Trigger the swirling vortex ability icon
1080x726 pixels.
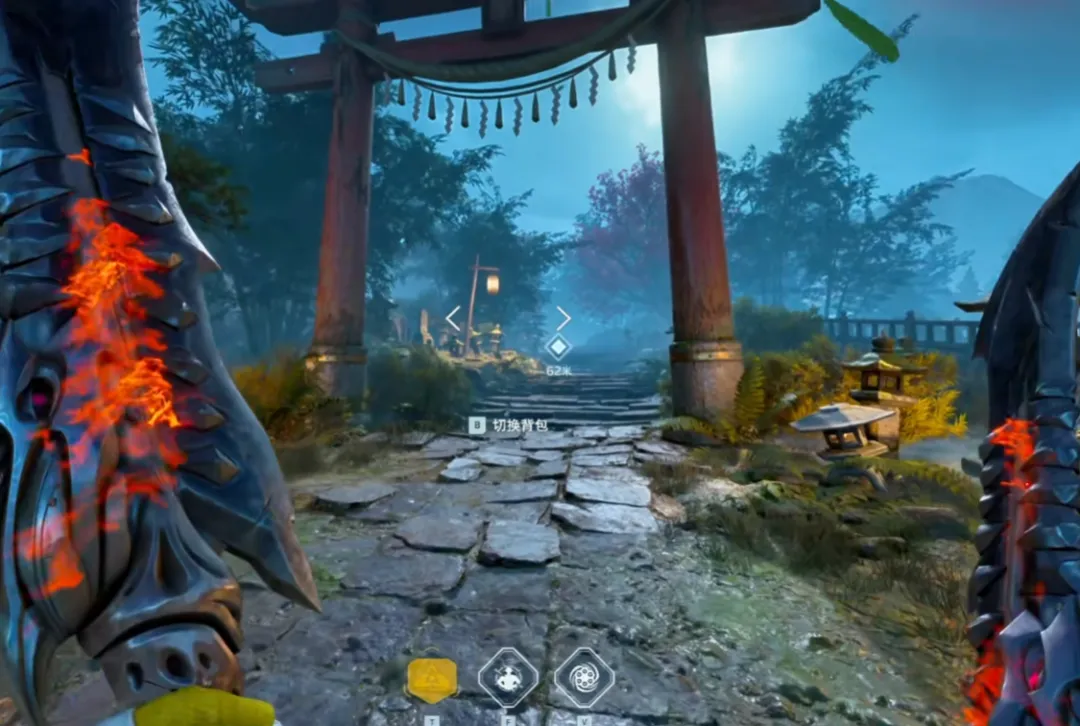(x=584, y=677)
